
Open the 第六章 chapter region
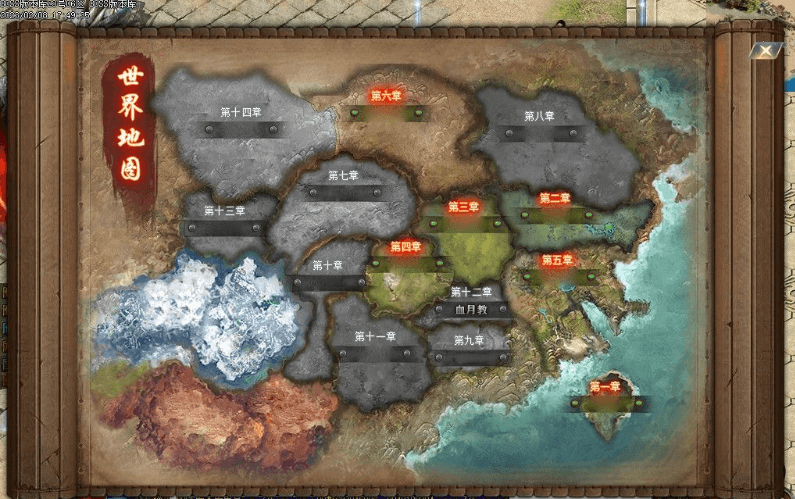point(385,97)
